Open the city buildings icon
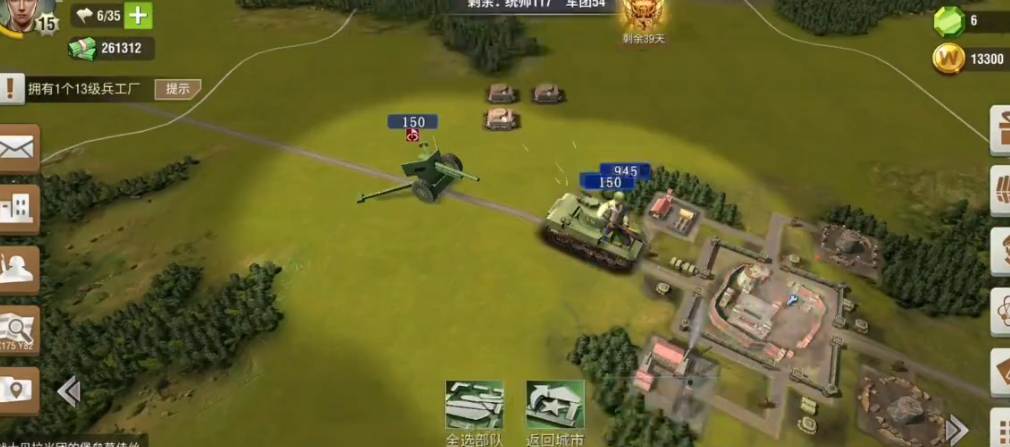1010x447 pixels. pos(18,208)
